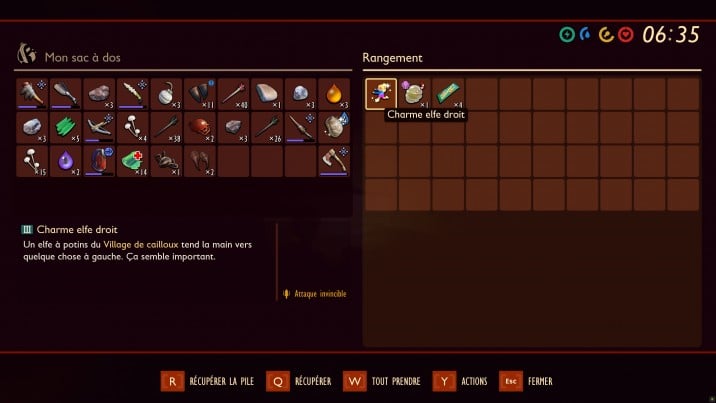Select the dark feathers stack of eleven
The image size is (716, 403).
200,94
